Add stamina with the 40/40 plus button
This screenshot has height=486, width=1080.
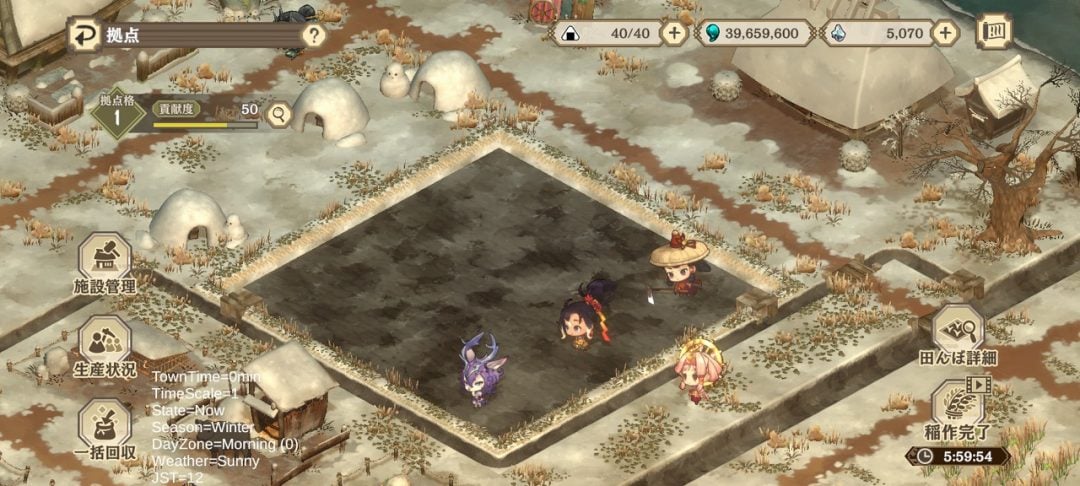(675, 33)
